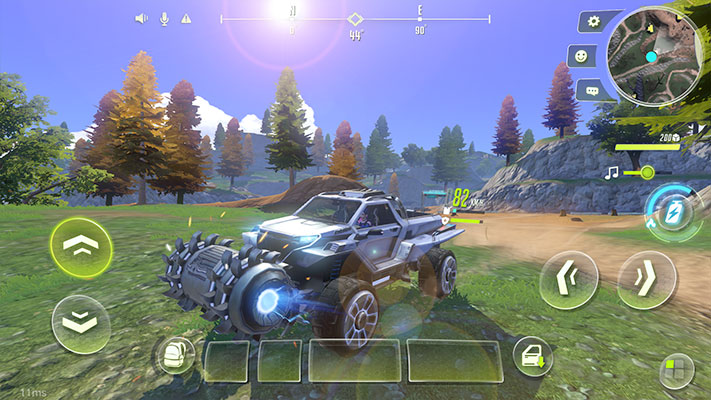Accelerate with the up chevron button

[80, 248]
